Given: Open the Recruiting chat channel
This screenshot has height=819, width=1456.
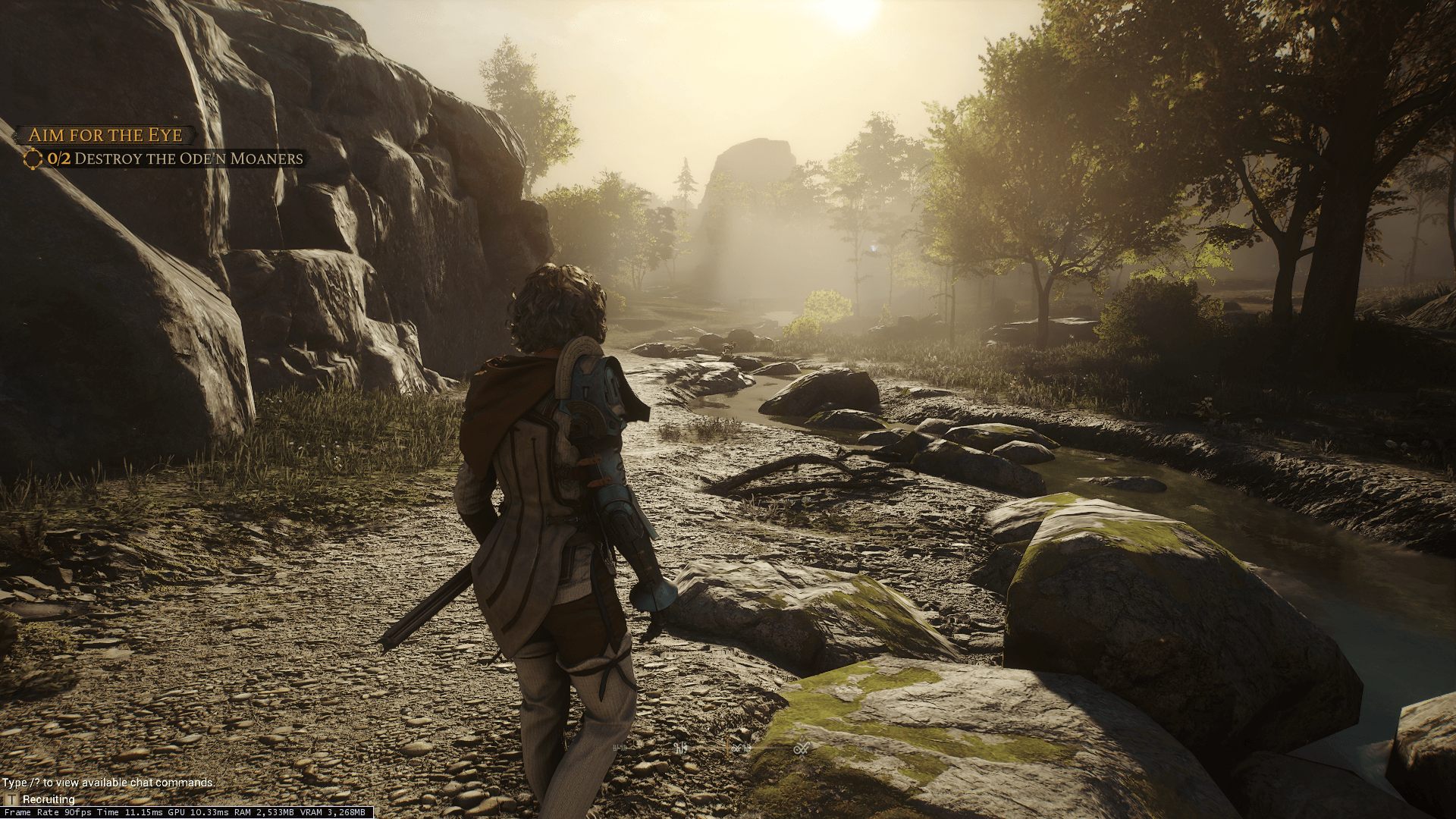Looking at the screenshot, I should (x=48, y=799).
